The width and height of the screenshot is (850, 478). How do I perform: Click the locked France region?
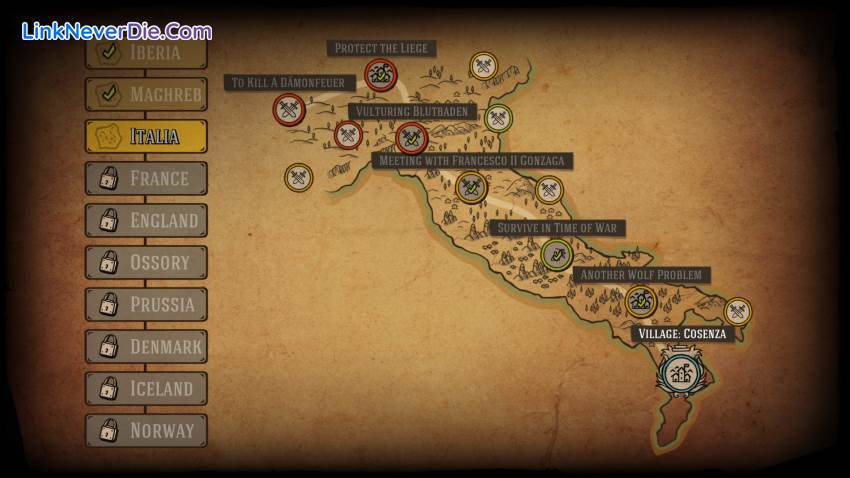(146, 178)
